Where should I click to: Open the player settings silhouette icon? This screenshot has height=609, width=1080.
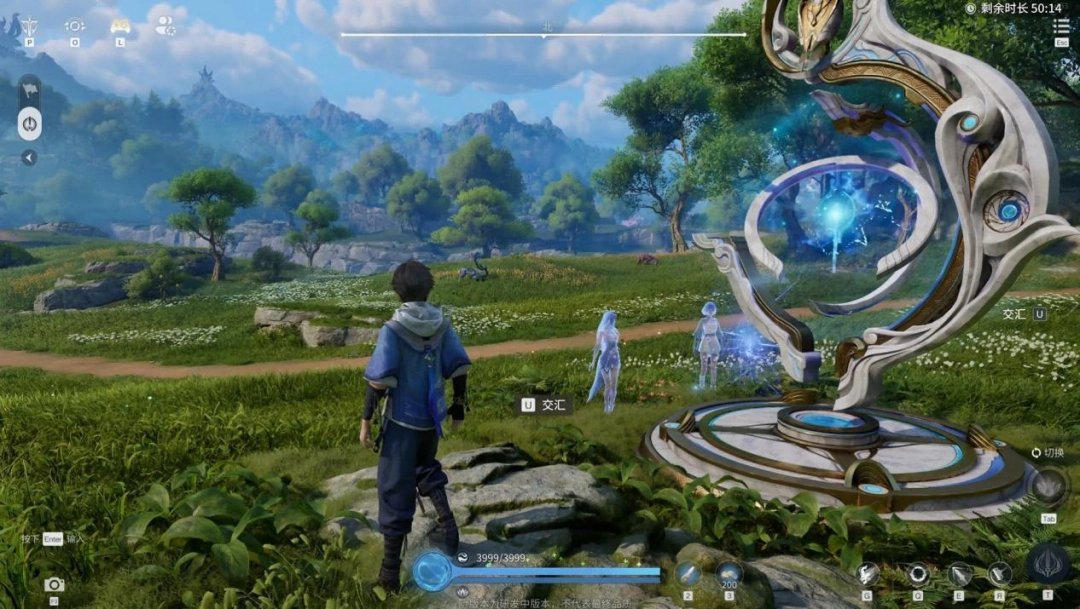coord(165,27)
